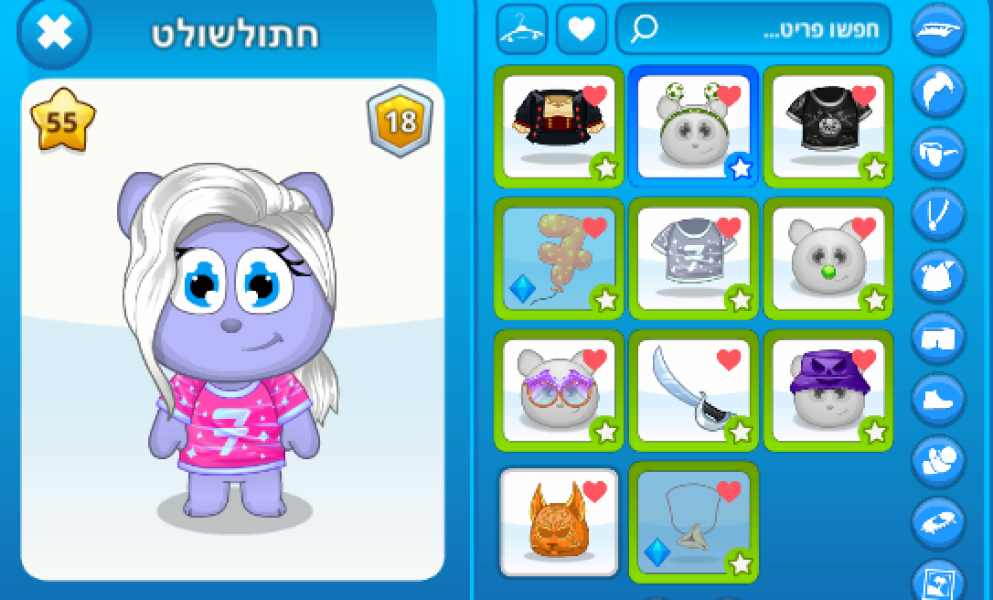The width and height of the screenshot is (993, 600).
Task: Pick the purple bucket hat
Action: point(827,390)
